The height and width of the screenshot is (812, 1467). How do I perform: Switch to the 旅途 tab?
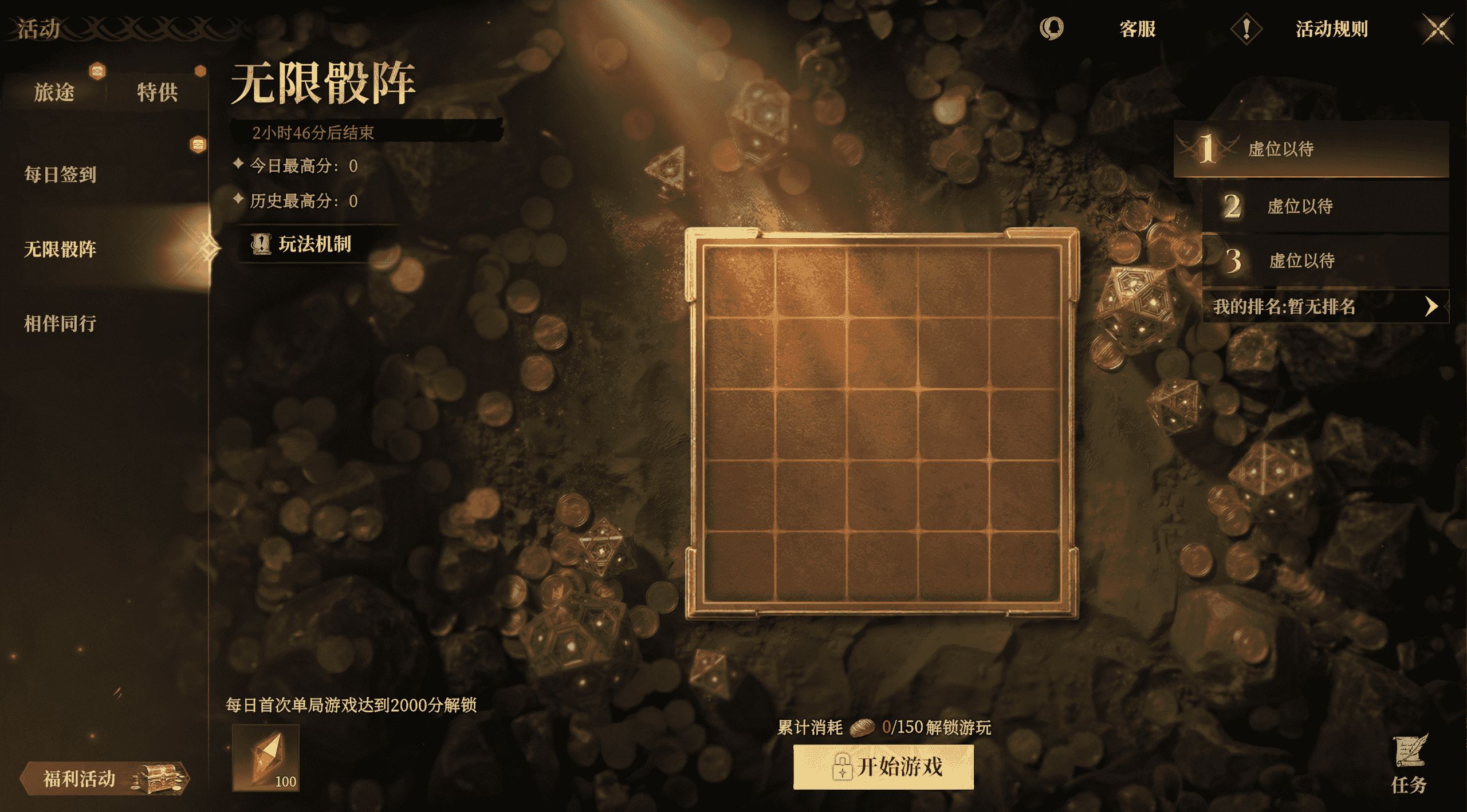[x=54, y=92]
